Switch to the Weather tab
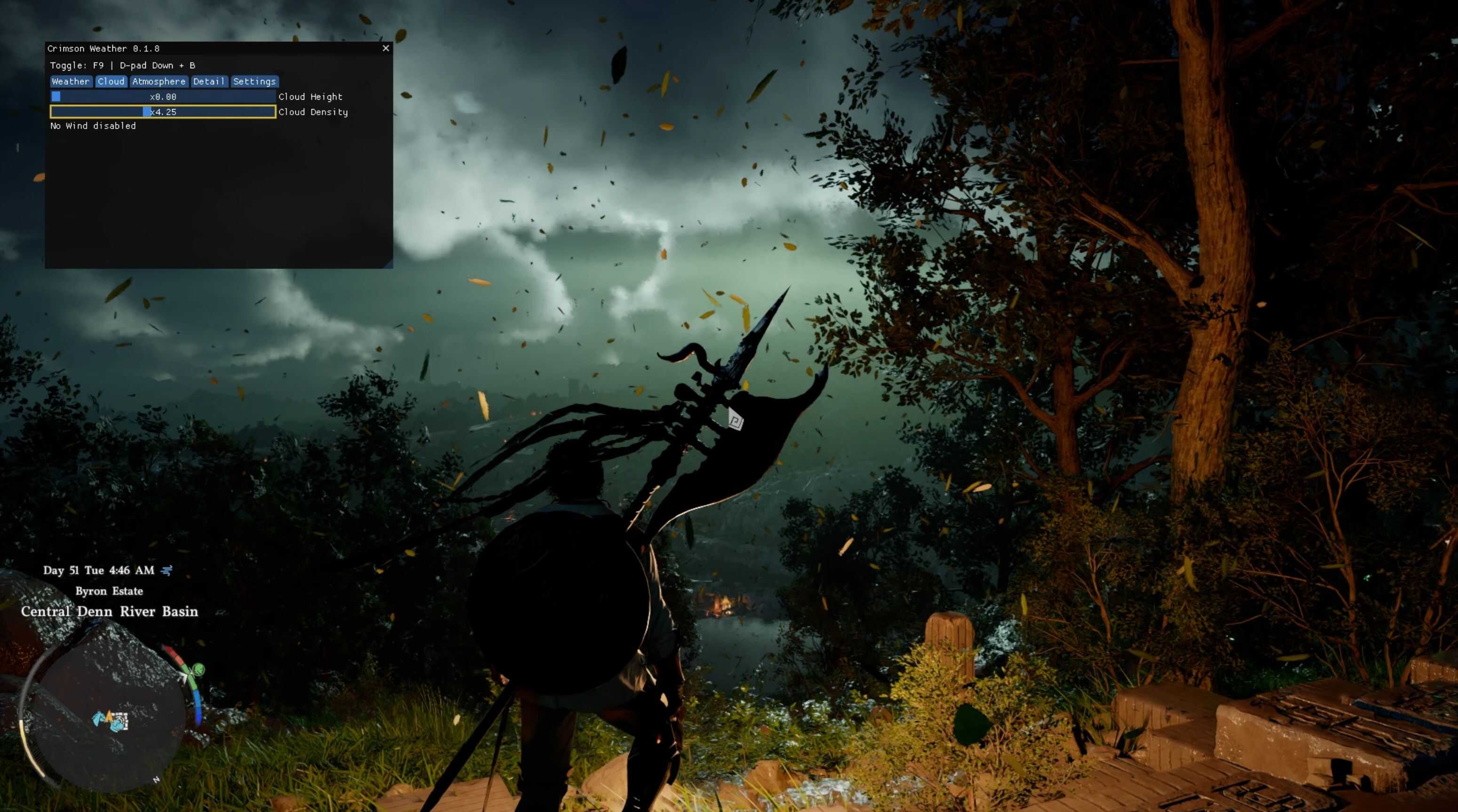Viewport: 1458px width, 812px height. [x=71, y=81]
